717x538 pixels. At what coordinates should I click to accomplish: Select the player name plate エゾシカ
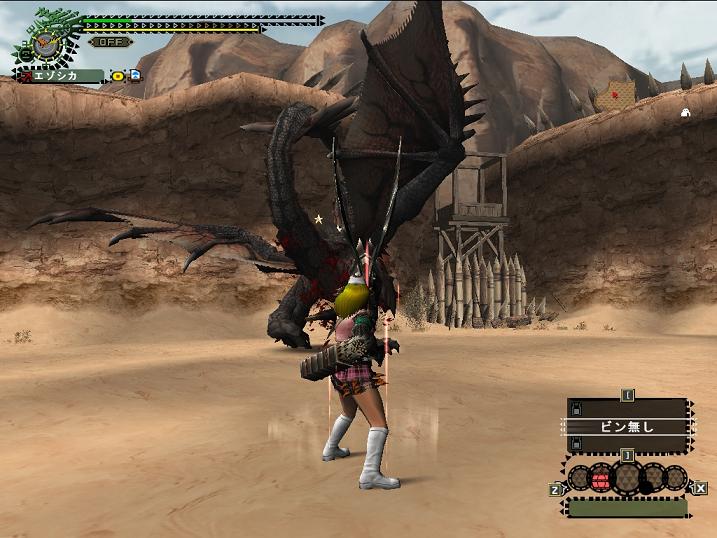[60, 76]
